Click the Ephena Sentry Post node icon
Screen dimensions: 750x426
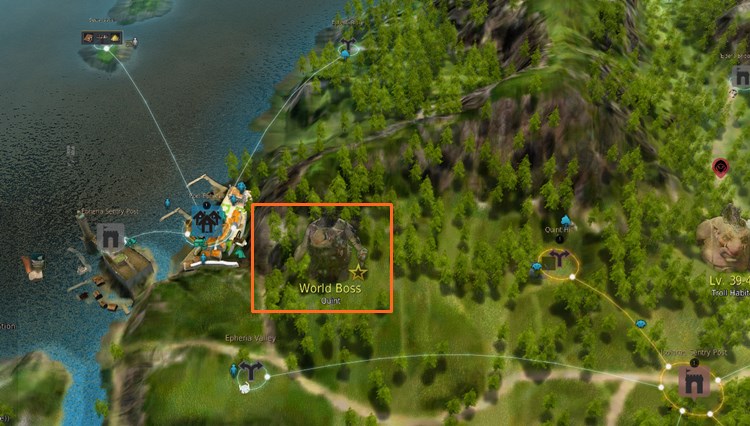tap(110, 238)
